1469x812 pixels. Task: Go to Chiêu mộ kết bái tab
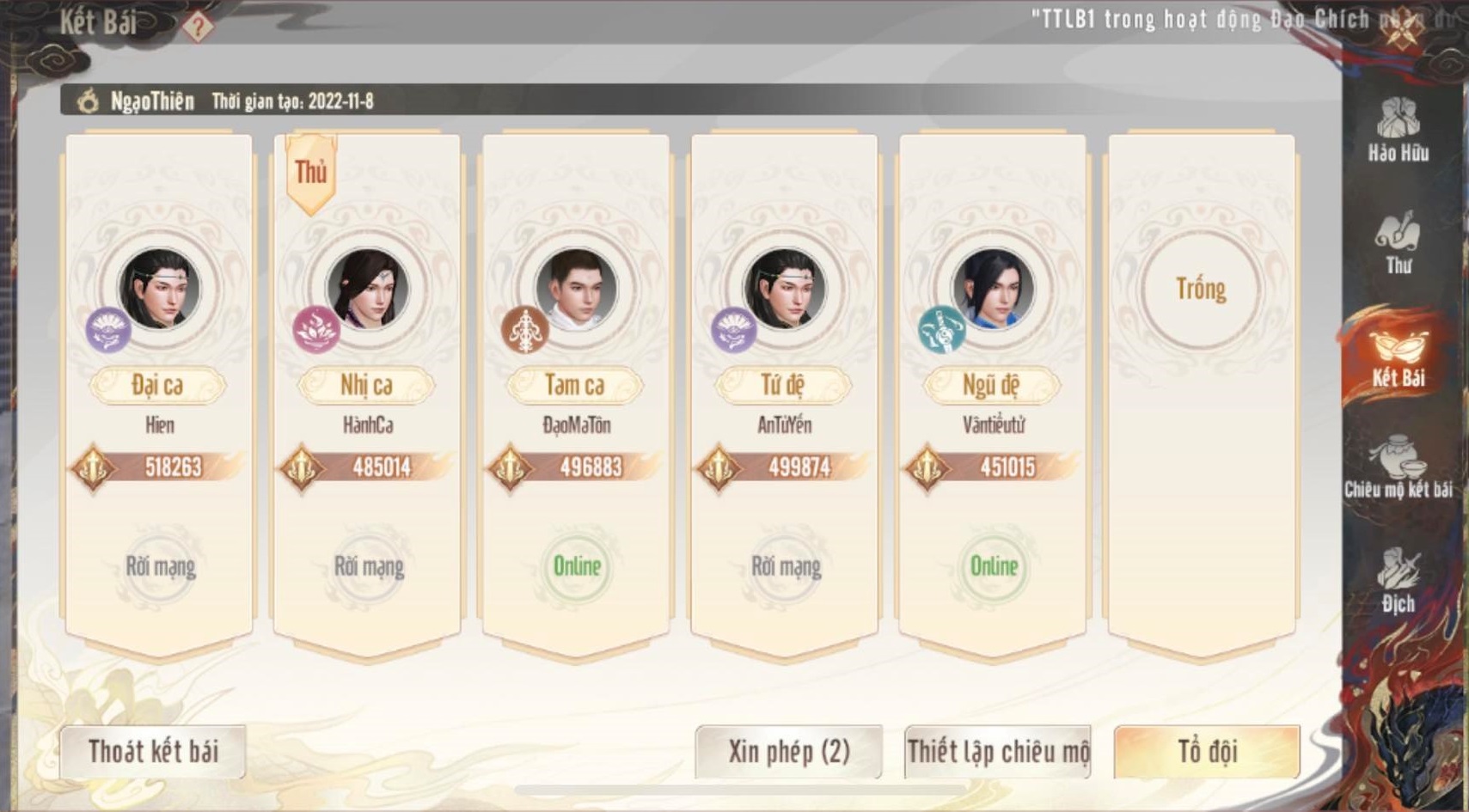click(x=1398, y=468)
